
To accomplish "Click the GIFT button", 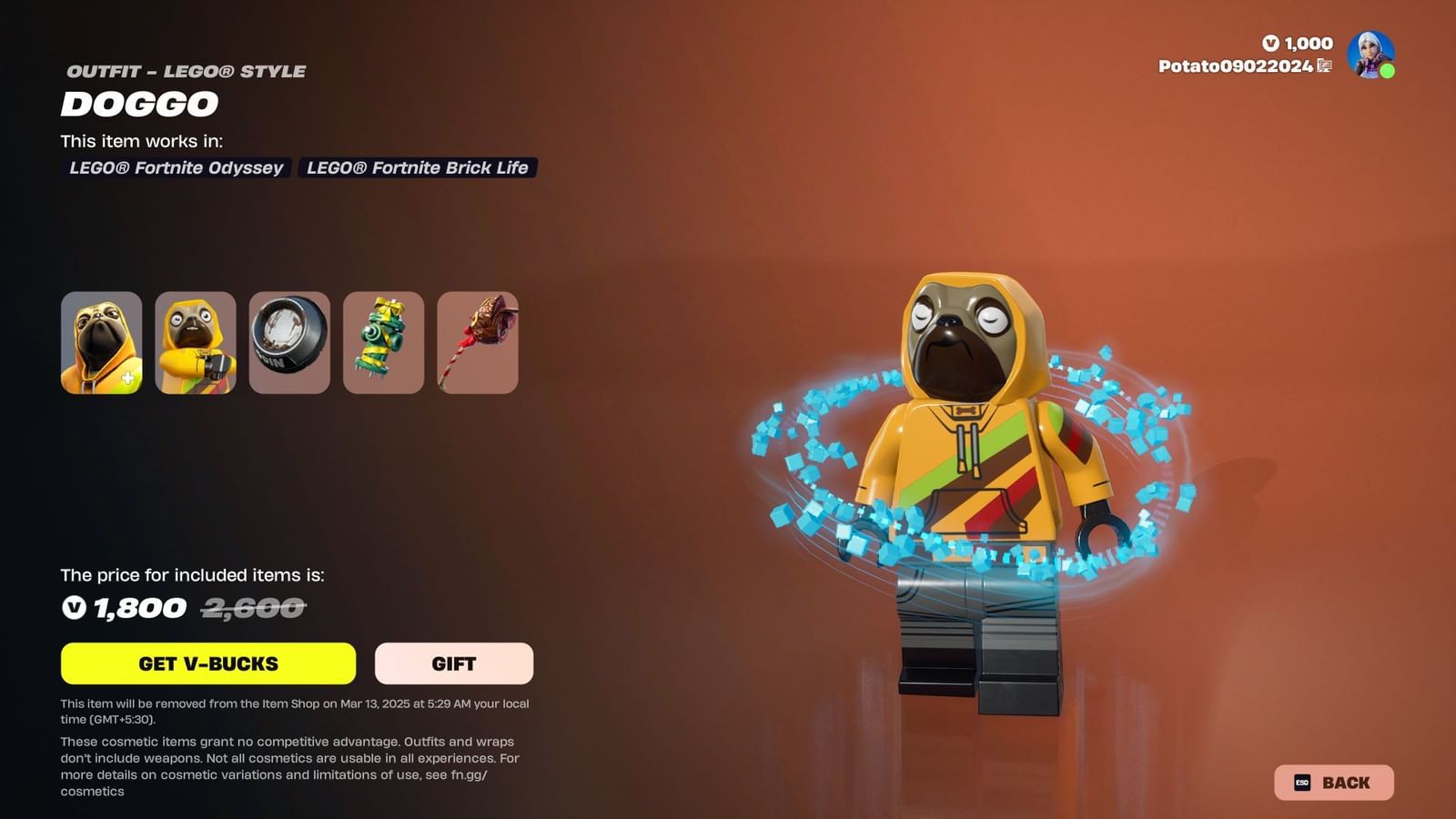I will click(453, 663).
